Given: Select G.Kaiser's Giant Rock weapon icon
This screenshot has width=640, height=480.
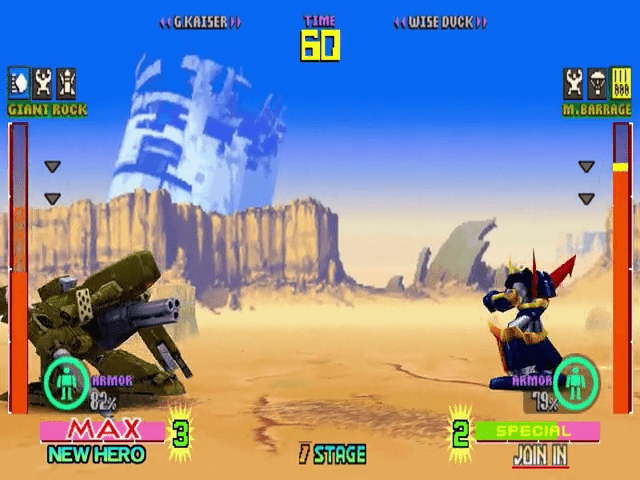Looking at the screenshot, I should (19, 80).
